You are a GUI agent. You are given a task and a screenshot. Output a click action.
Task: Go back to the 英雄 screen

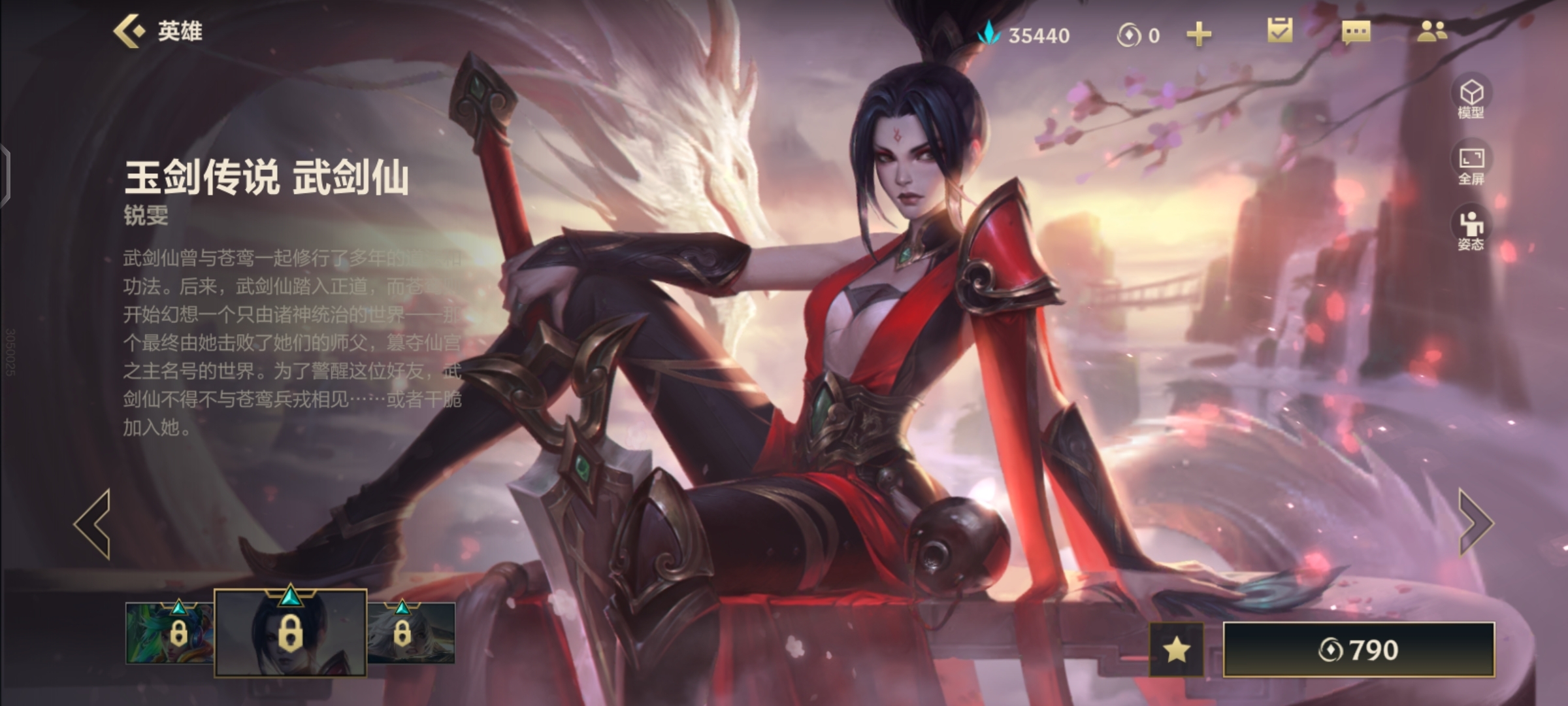click(157, 31)
